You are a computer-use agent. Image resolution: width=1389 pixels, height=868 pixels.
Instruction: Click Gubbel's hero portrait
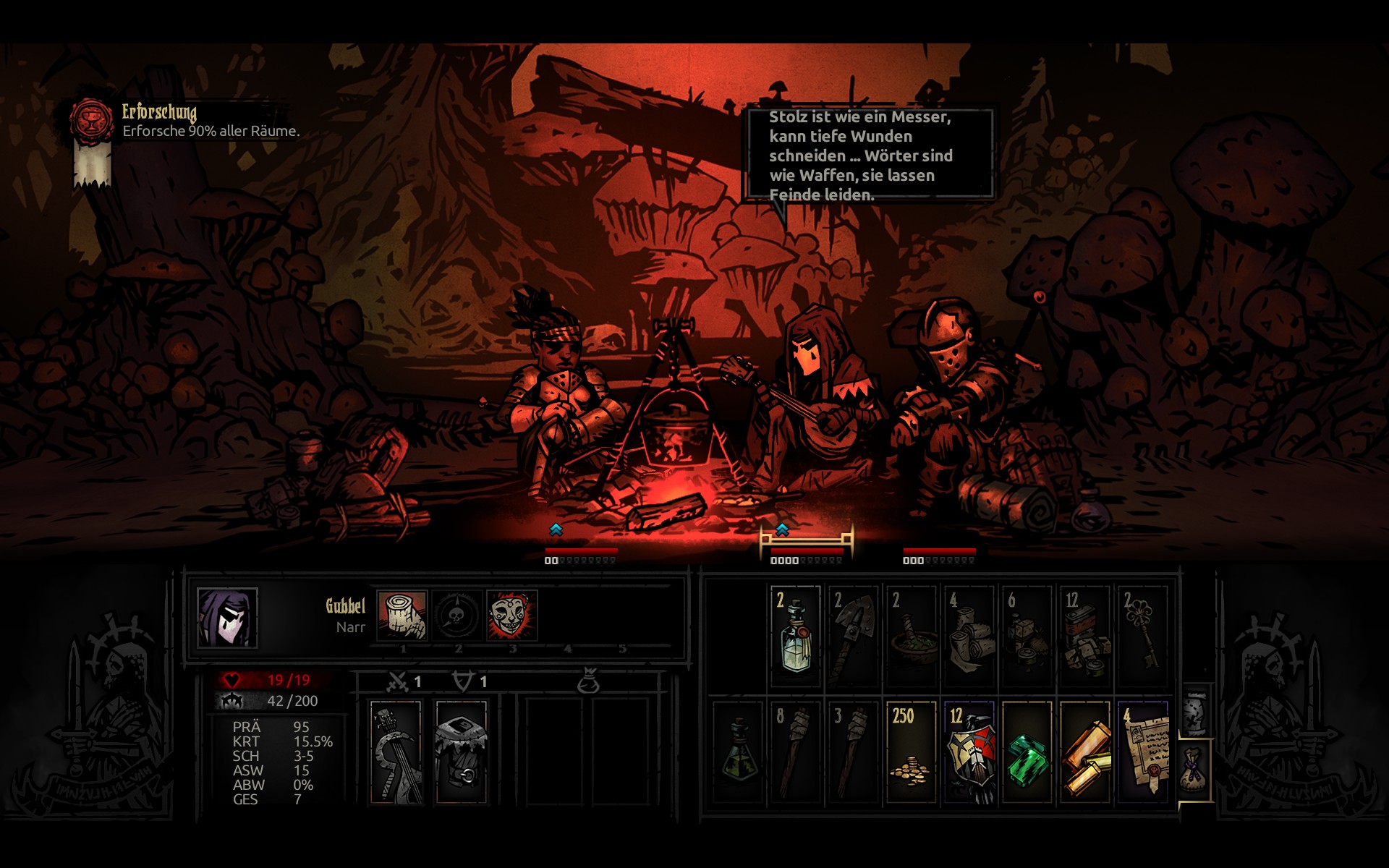227,617
